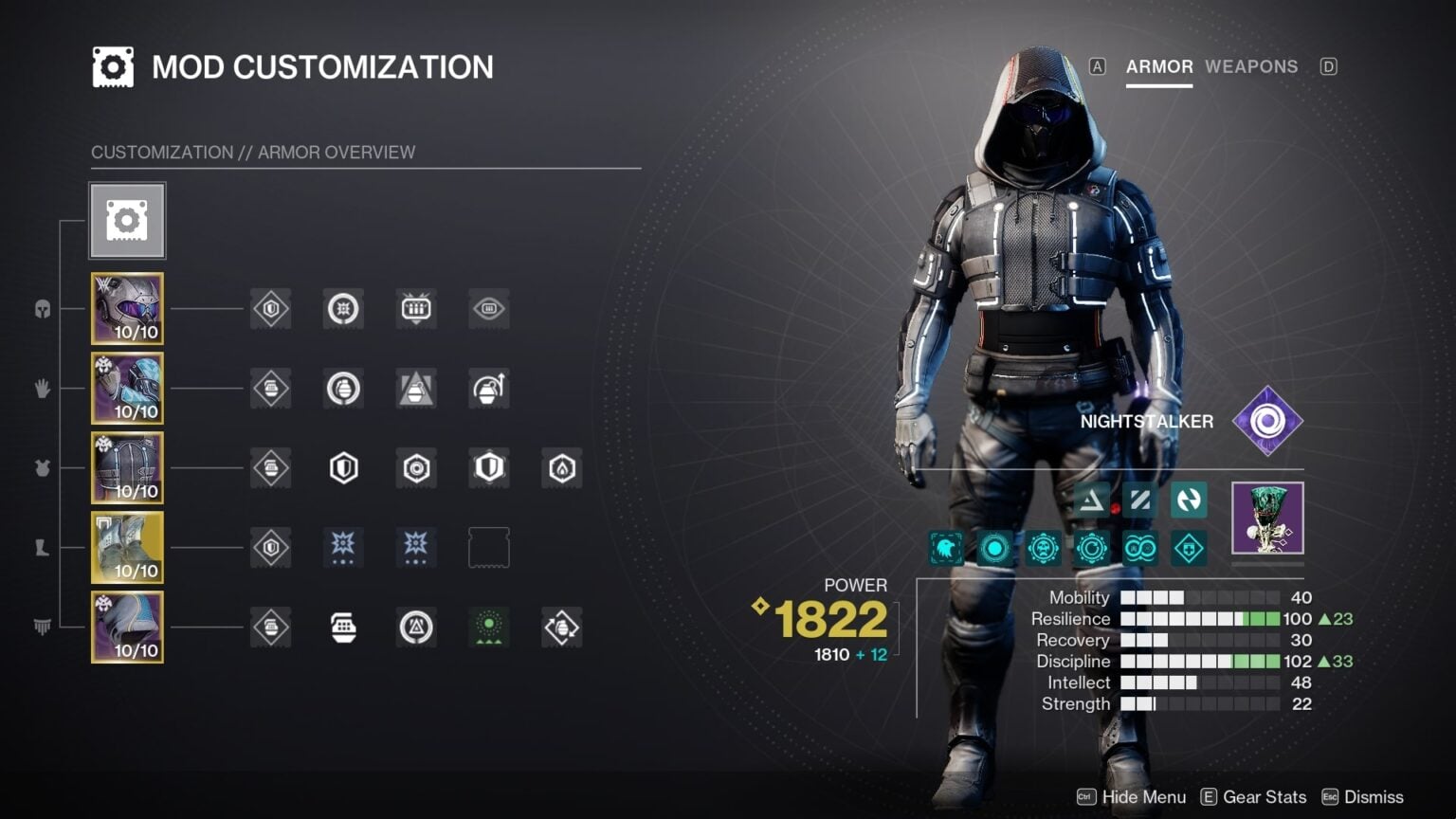
Task: Select the targeting eye mod on helmet row
Action: point(488,308)
